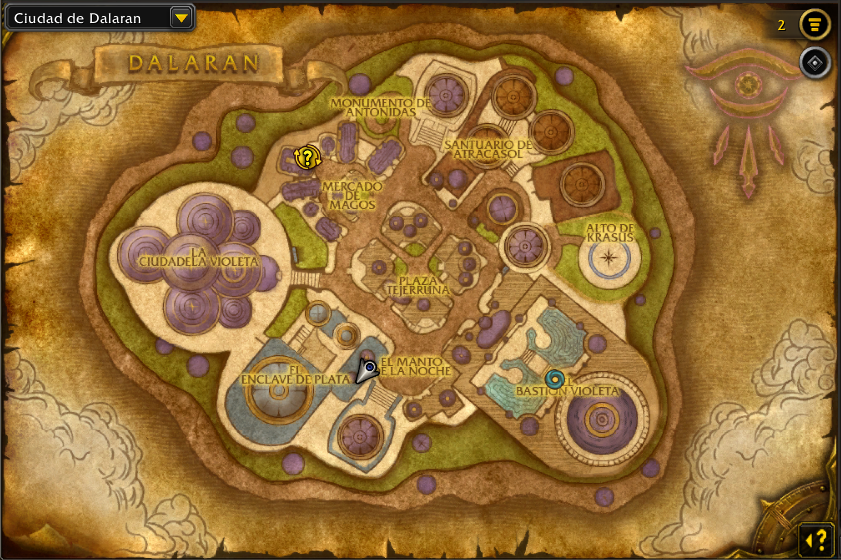Click the blue ring marker near Bastión Violeta

(x=554, y=379)
